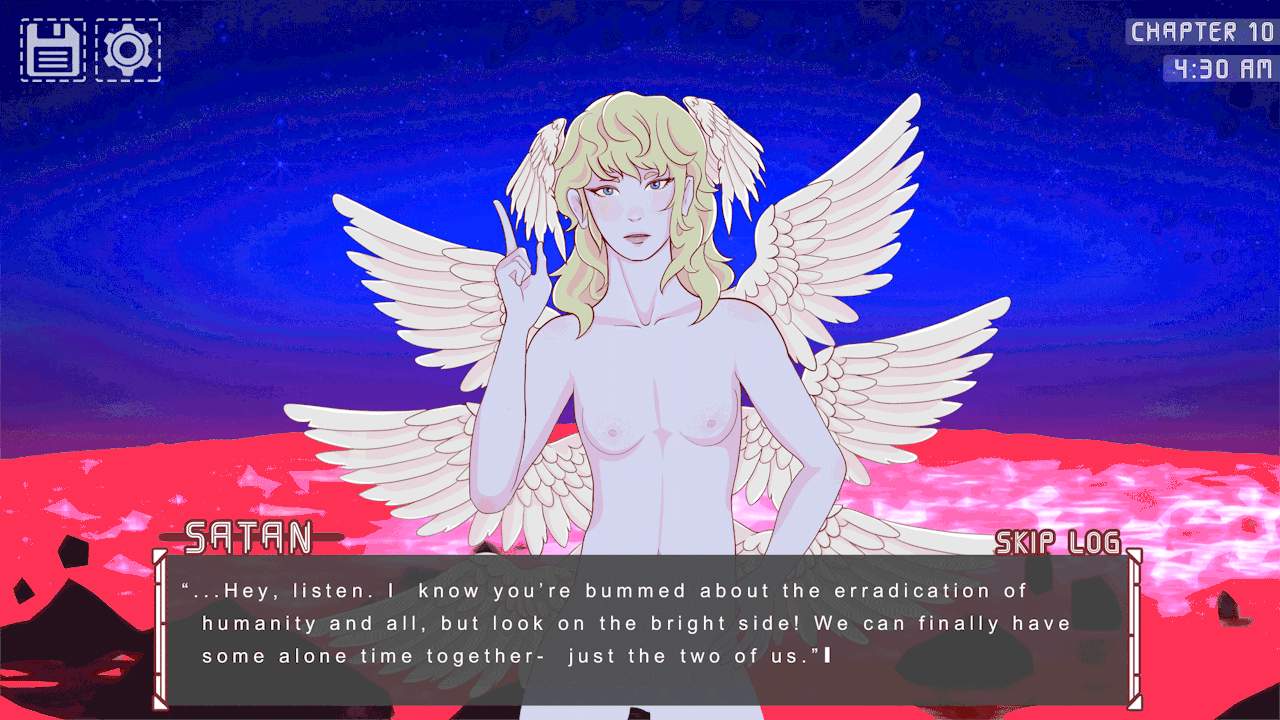This screenshot has width=1280, height=720.
Task: Open the save menu floppy disk icon
Action: [x=53, y=50]
